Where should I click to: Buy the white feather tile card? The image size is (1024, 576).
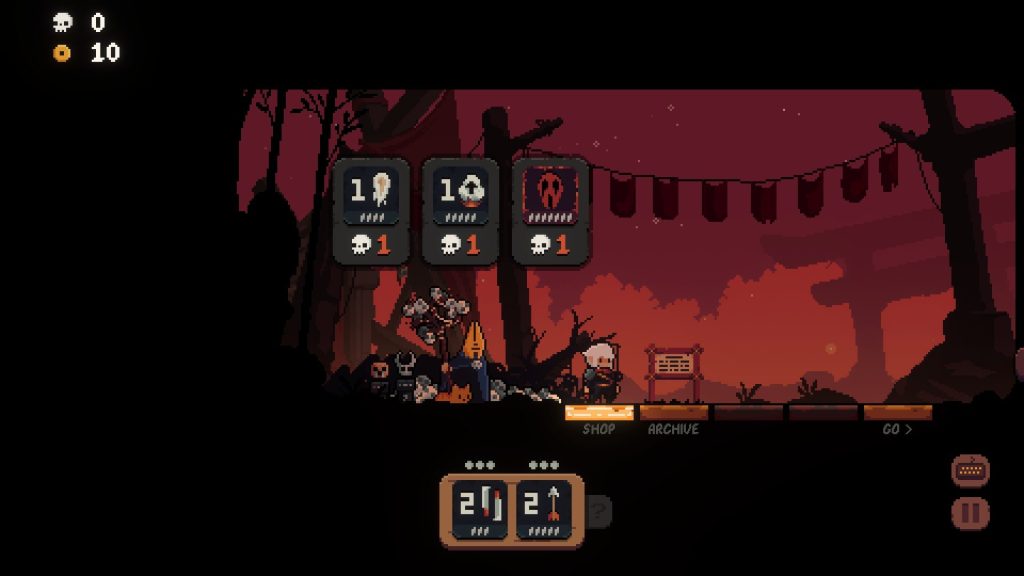click(371, 210)
